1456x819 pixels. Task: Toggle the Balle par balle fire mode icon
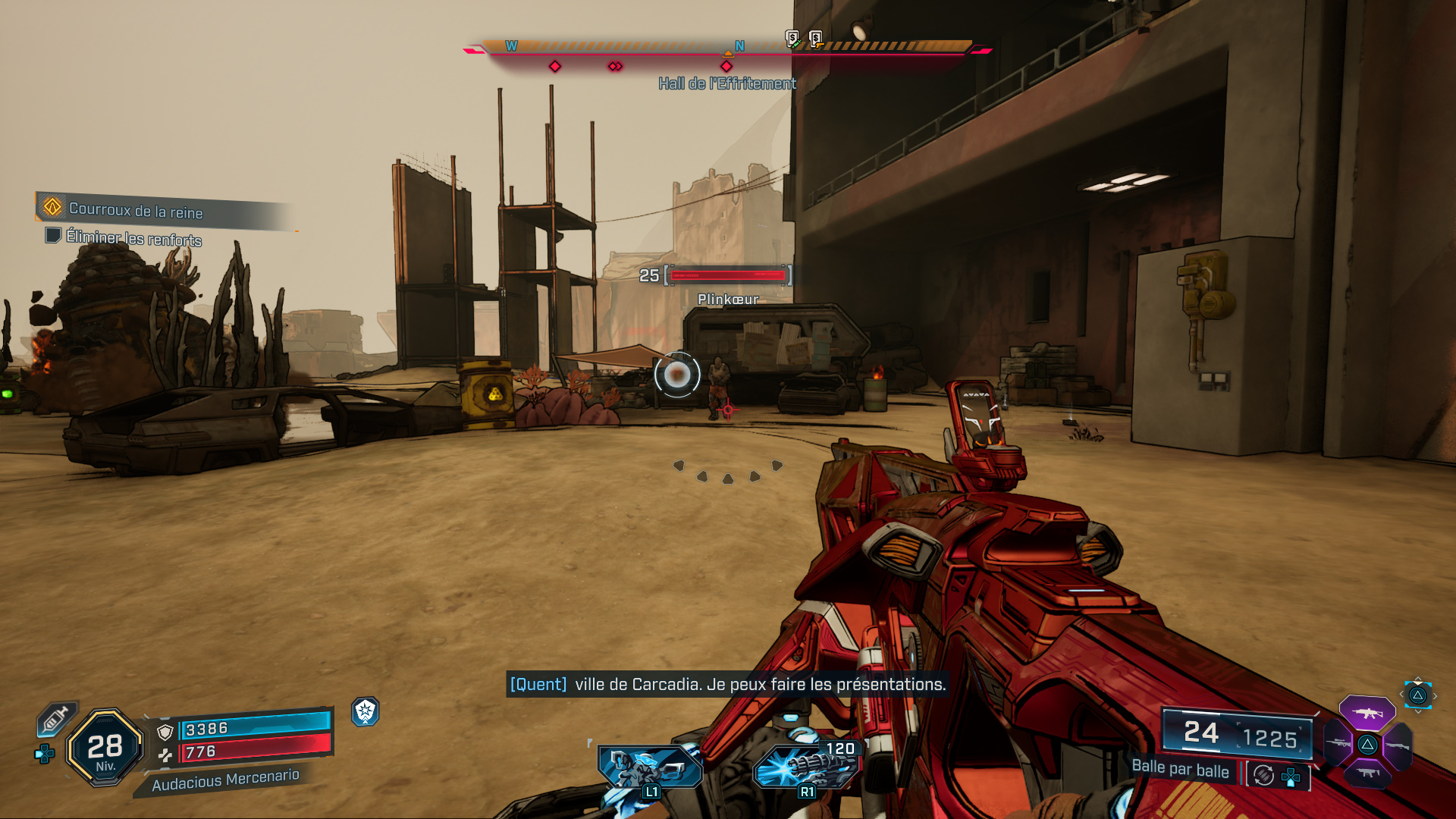coord(1263,775)
